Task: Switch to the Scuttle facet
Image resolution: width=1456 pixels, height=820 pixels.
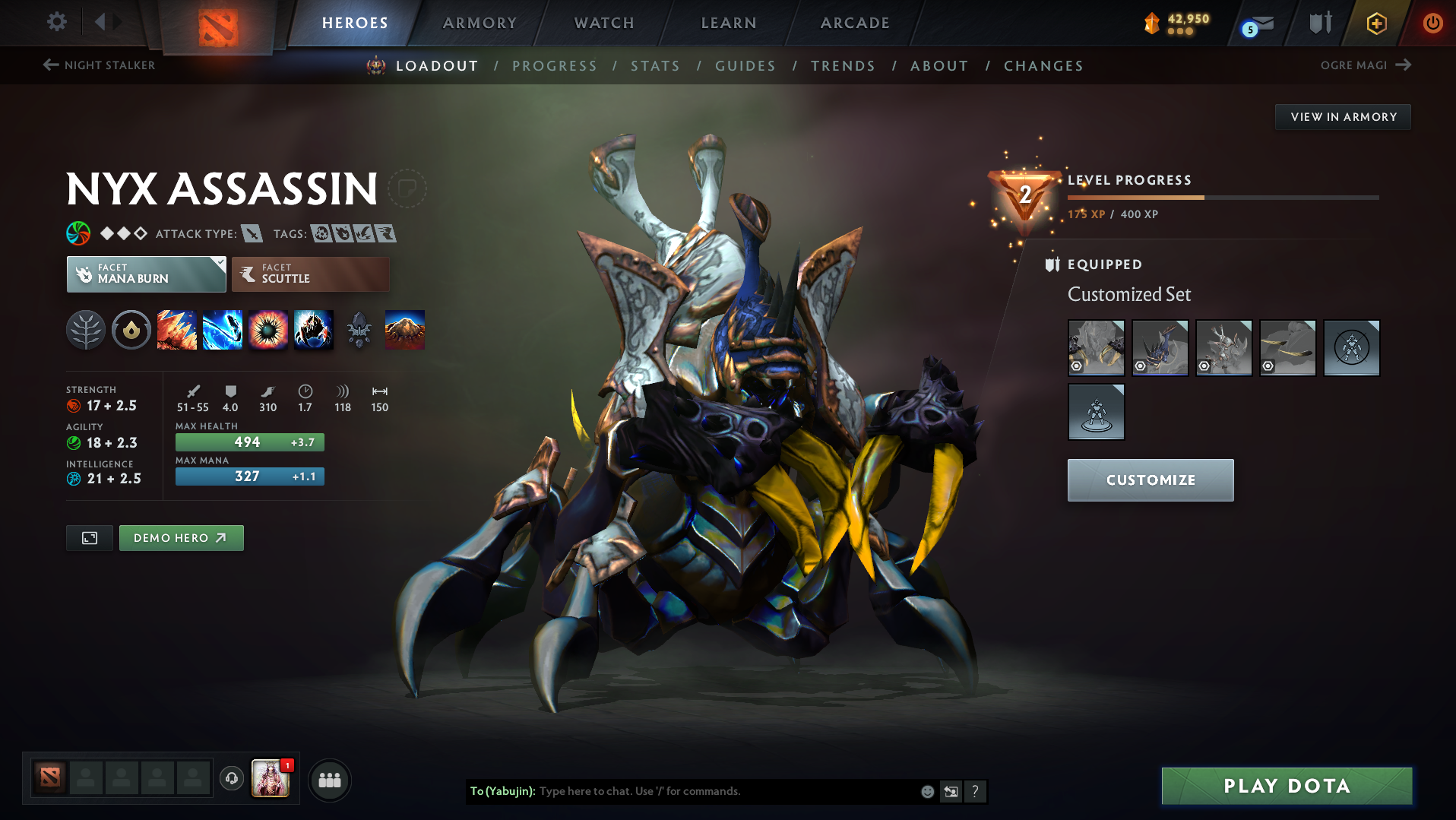Action: 310,274
